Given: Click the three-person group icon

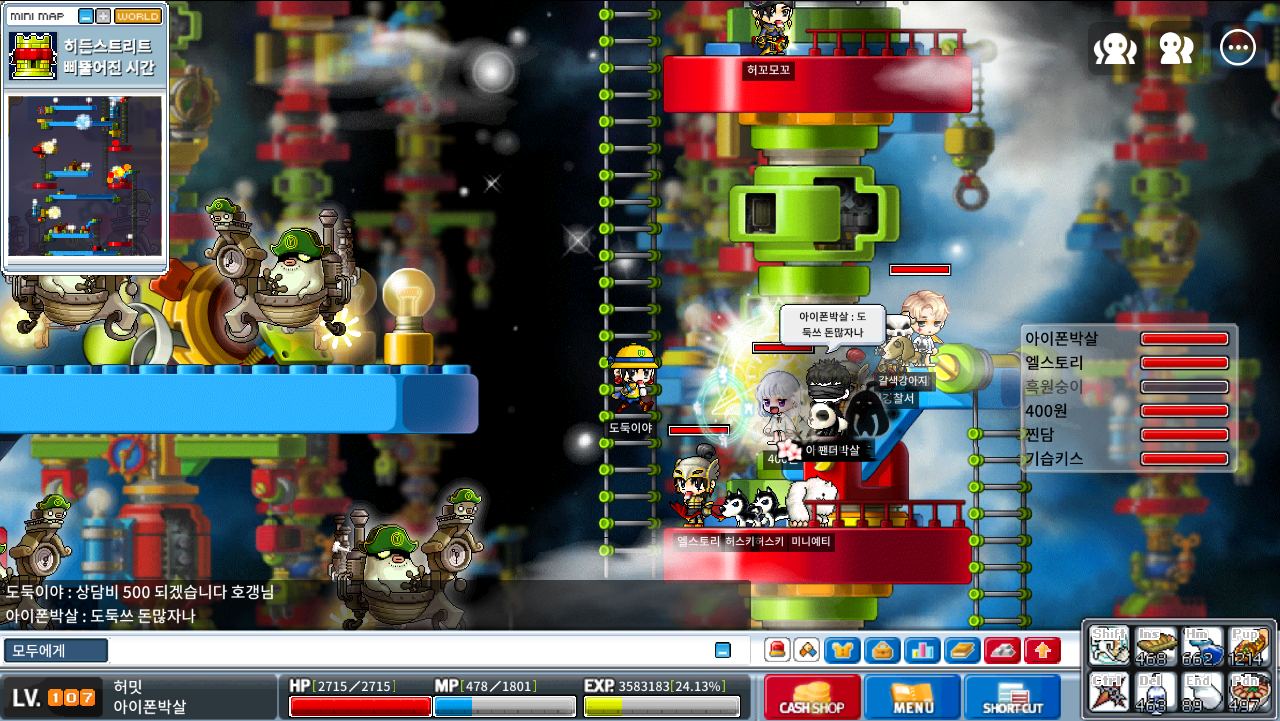Looking at the screenshot, I should (x=1115, y=48).
